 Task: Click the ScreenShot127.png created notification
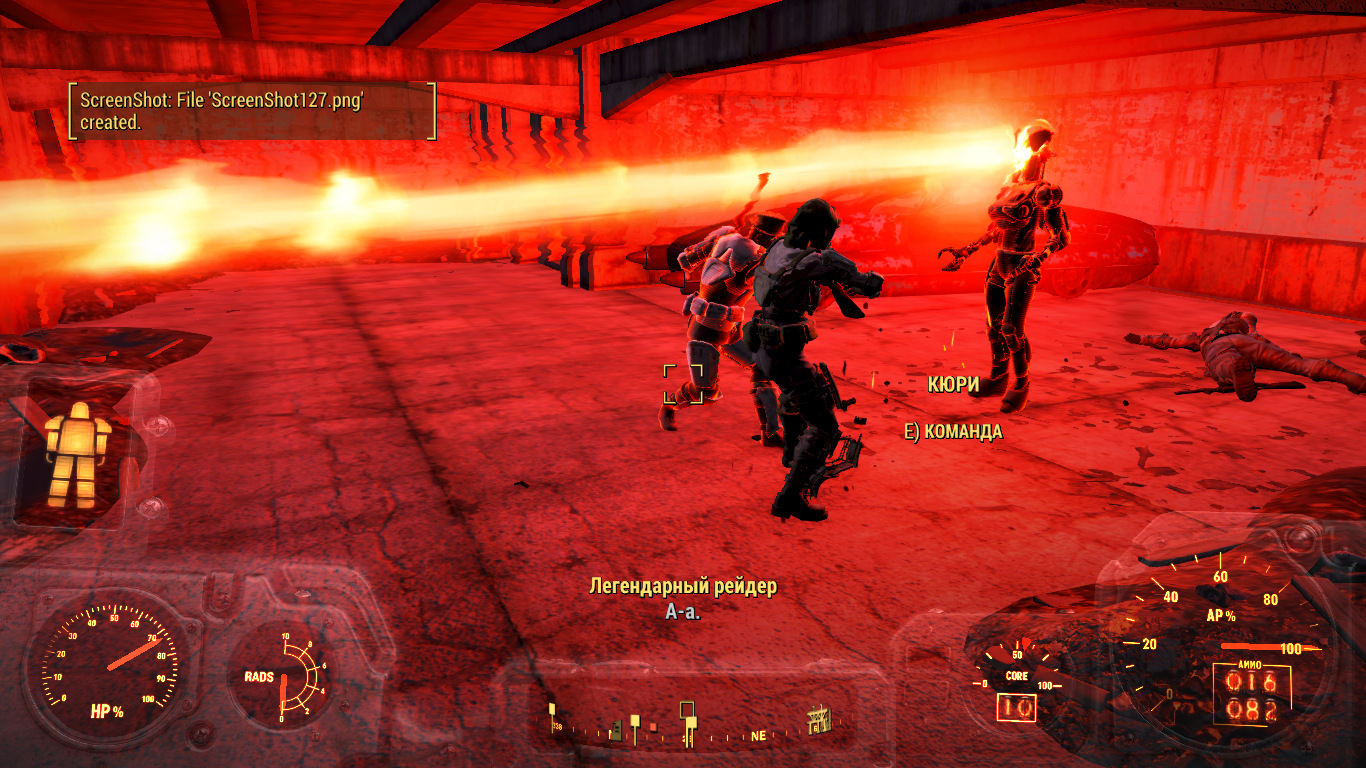tap(251, 111)
